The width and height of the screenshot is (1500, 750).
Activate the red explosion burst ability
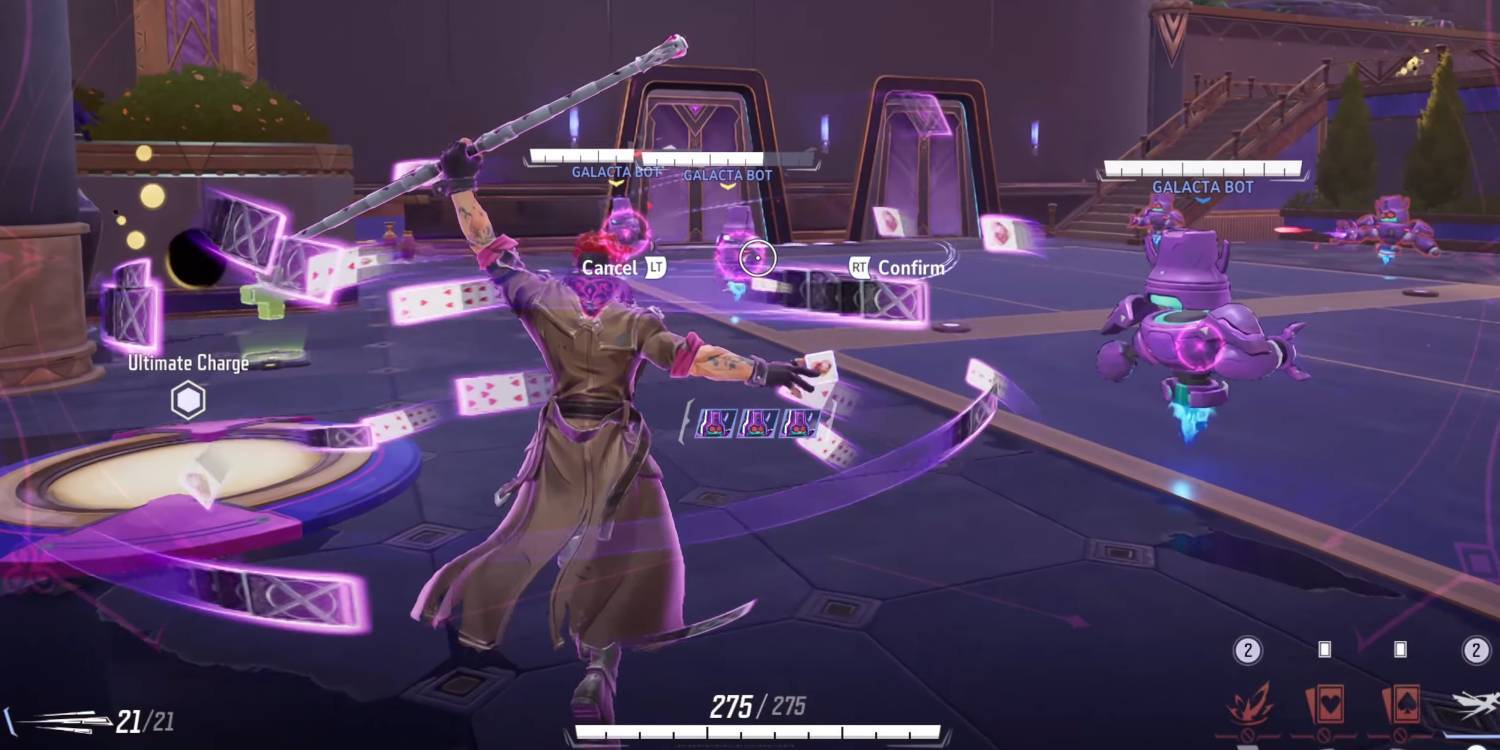tap(1250, 706)
